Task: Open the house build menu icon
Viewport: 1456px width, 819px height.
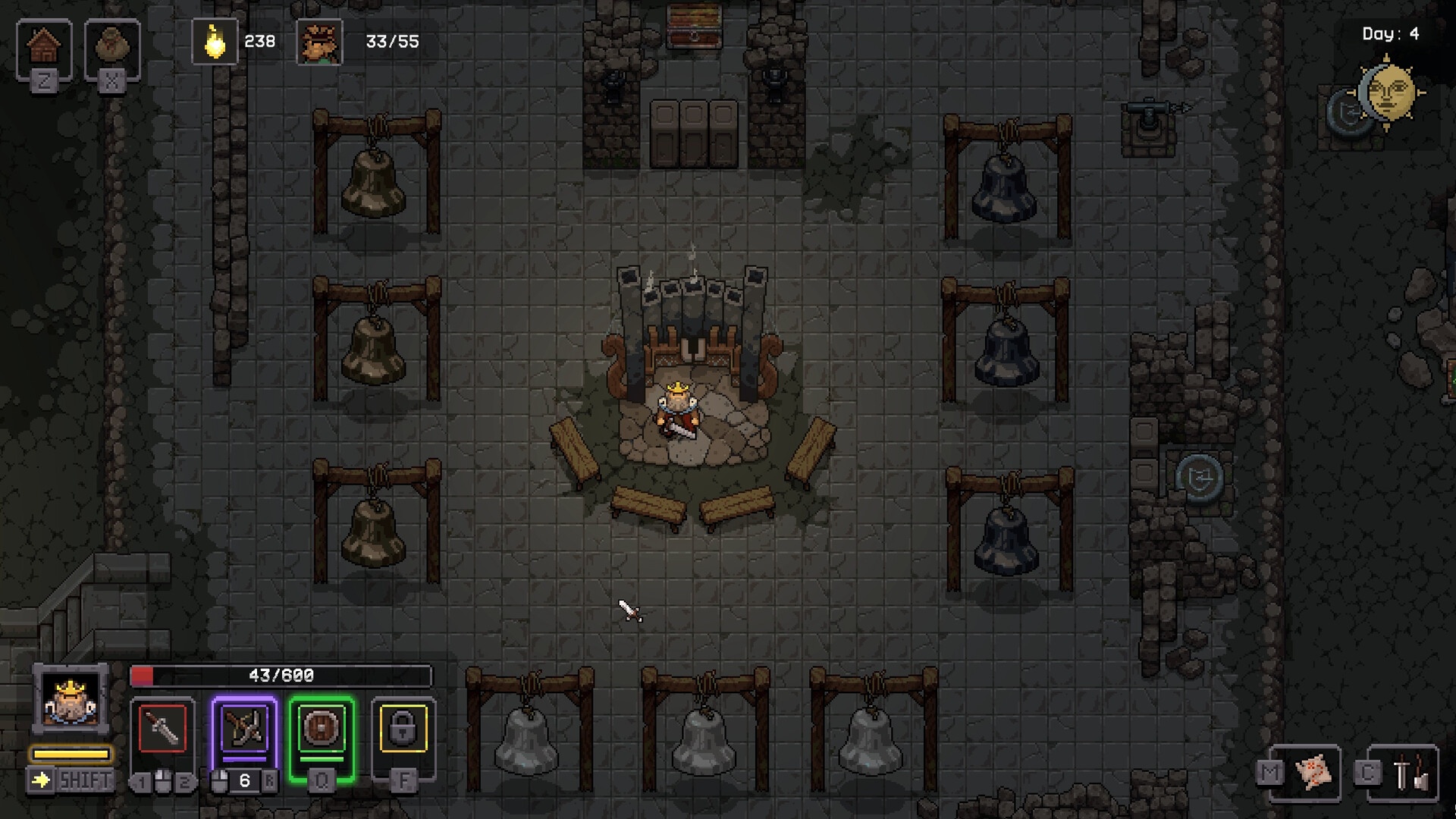Action: coord(44,46)
